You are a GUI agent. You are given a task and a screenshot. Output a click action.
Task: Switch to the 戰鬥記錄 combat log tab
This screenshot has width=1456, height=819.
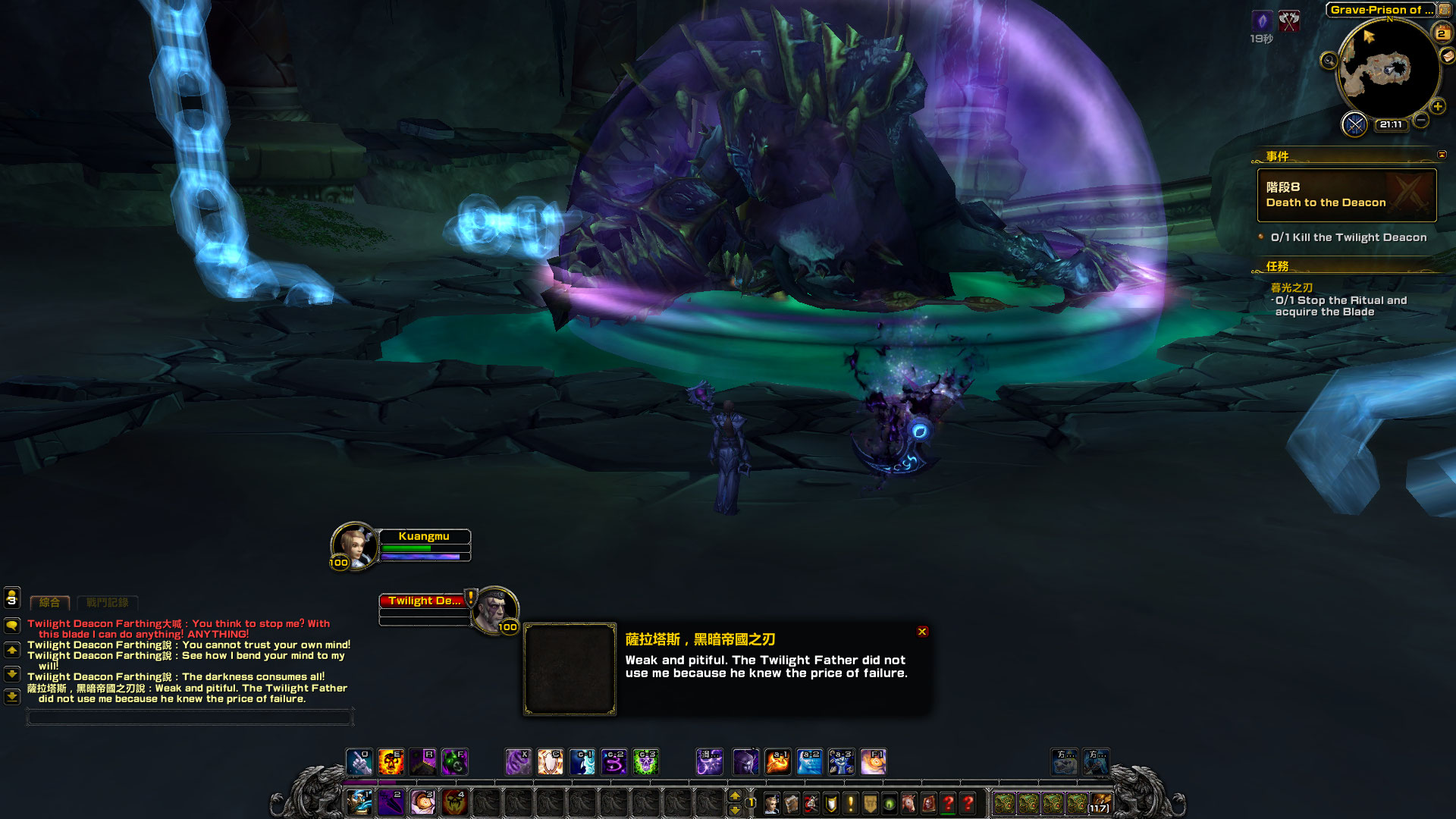pyautogui.click(x=107, y=603)
